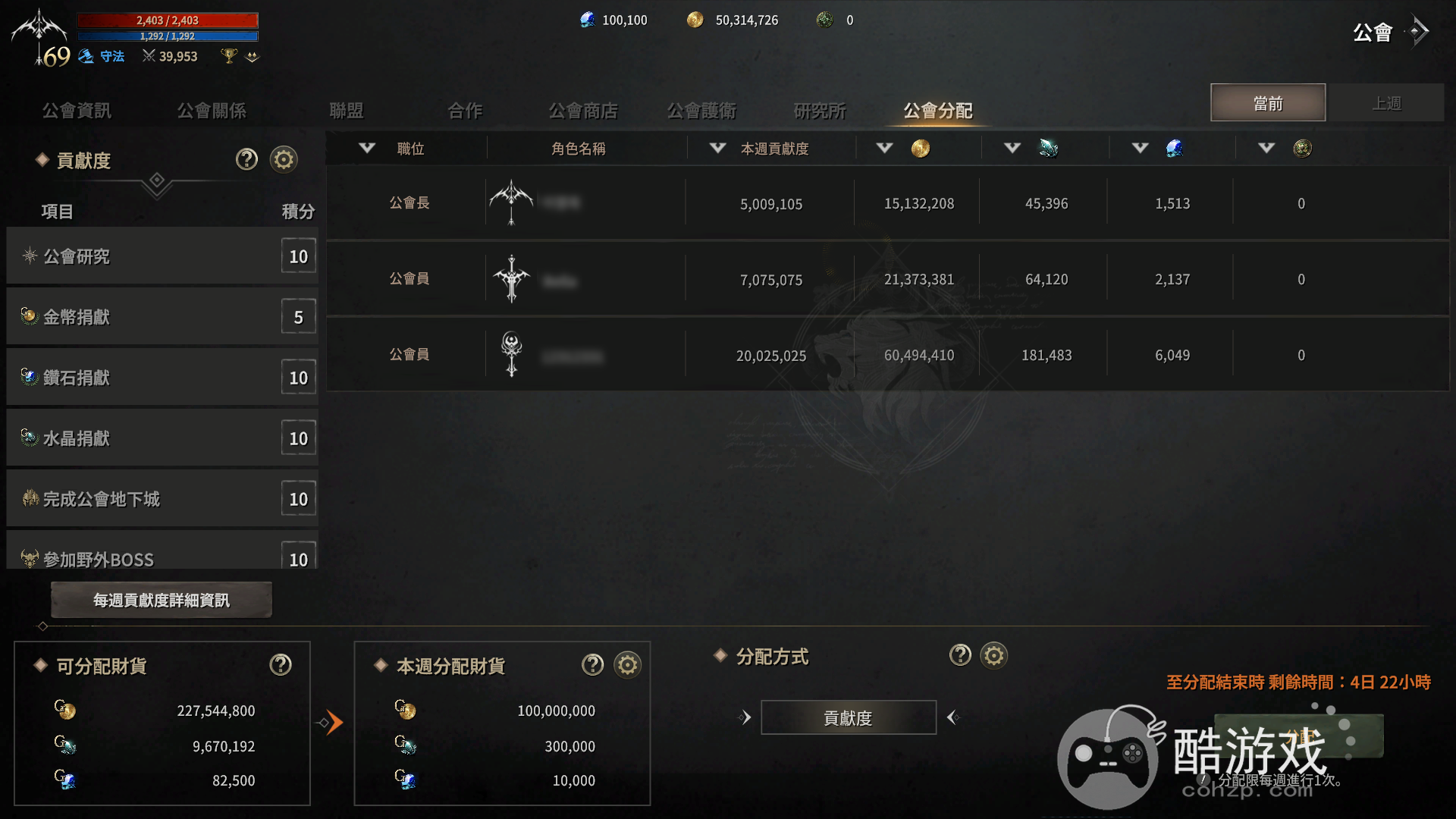Select the 公會長 row in the table
1456x819 pixels.
coord(758,202)
